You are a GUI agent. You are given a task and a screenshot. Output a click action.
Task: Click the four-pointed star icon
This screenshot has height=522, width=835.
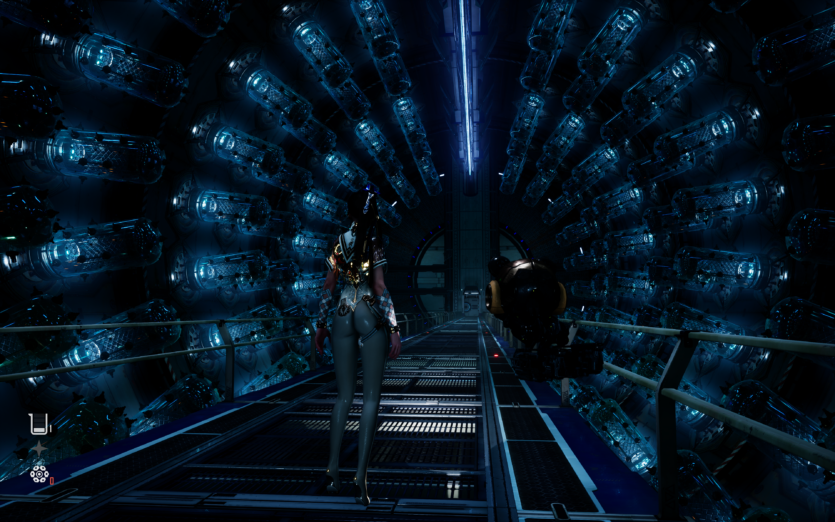[38, 449]
